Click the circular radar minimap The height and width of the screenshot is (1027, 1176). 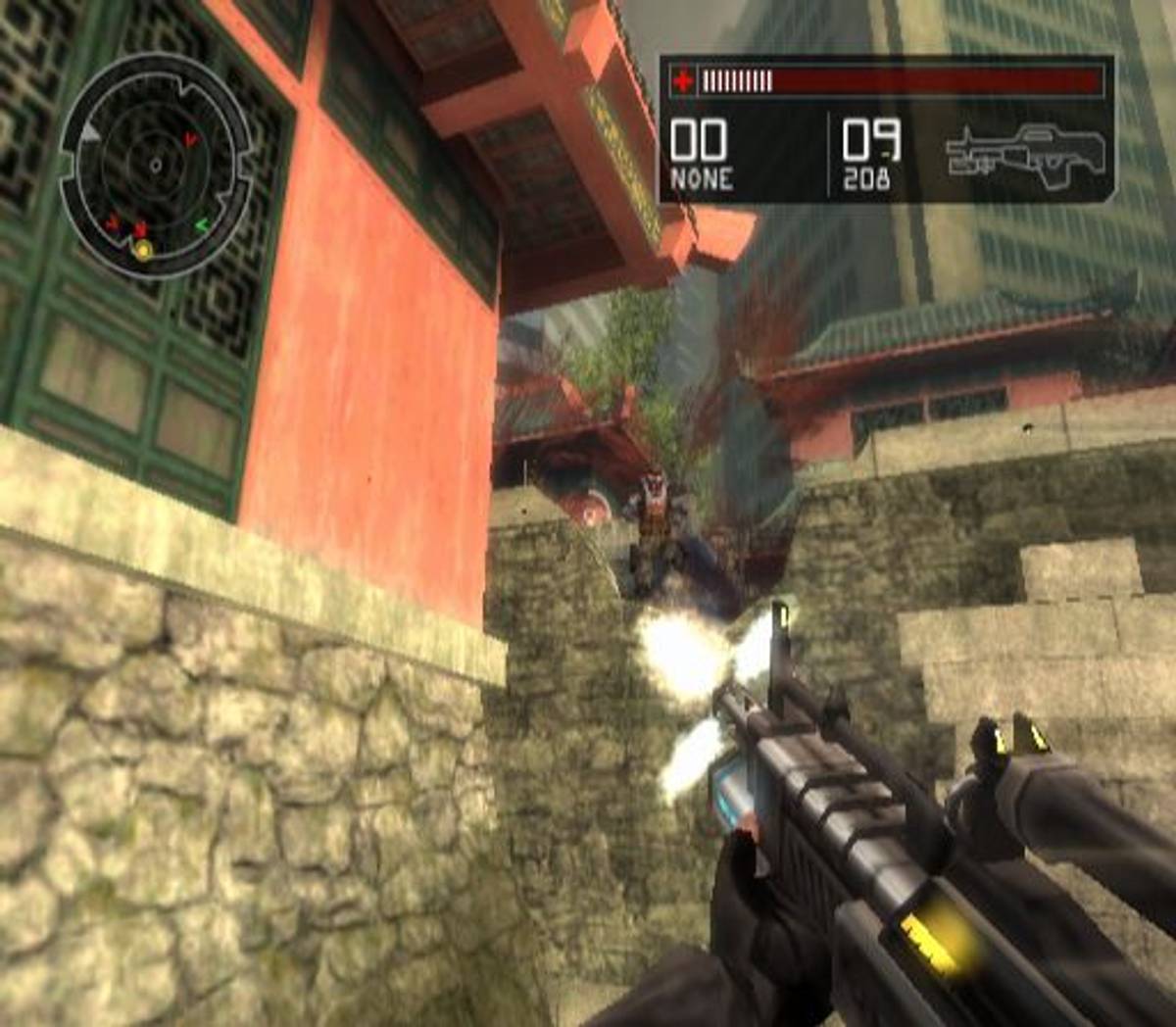(x=155, y=167)
